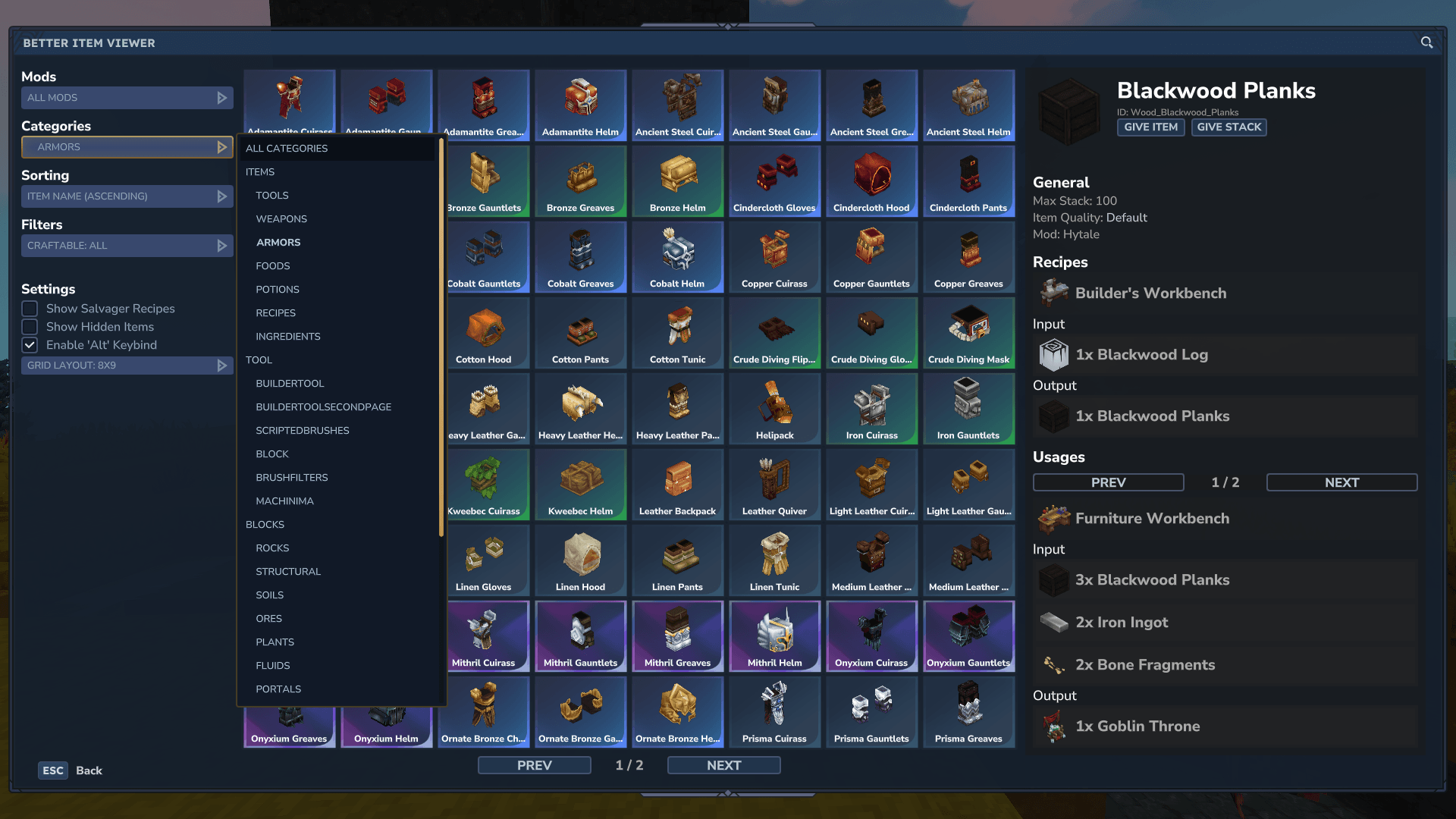Open the ALL MODS dropdown
Viewport: 1456px width, 819px height.
[127, 97]
